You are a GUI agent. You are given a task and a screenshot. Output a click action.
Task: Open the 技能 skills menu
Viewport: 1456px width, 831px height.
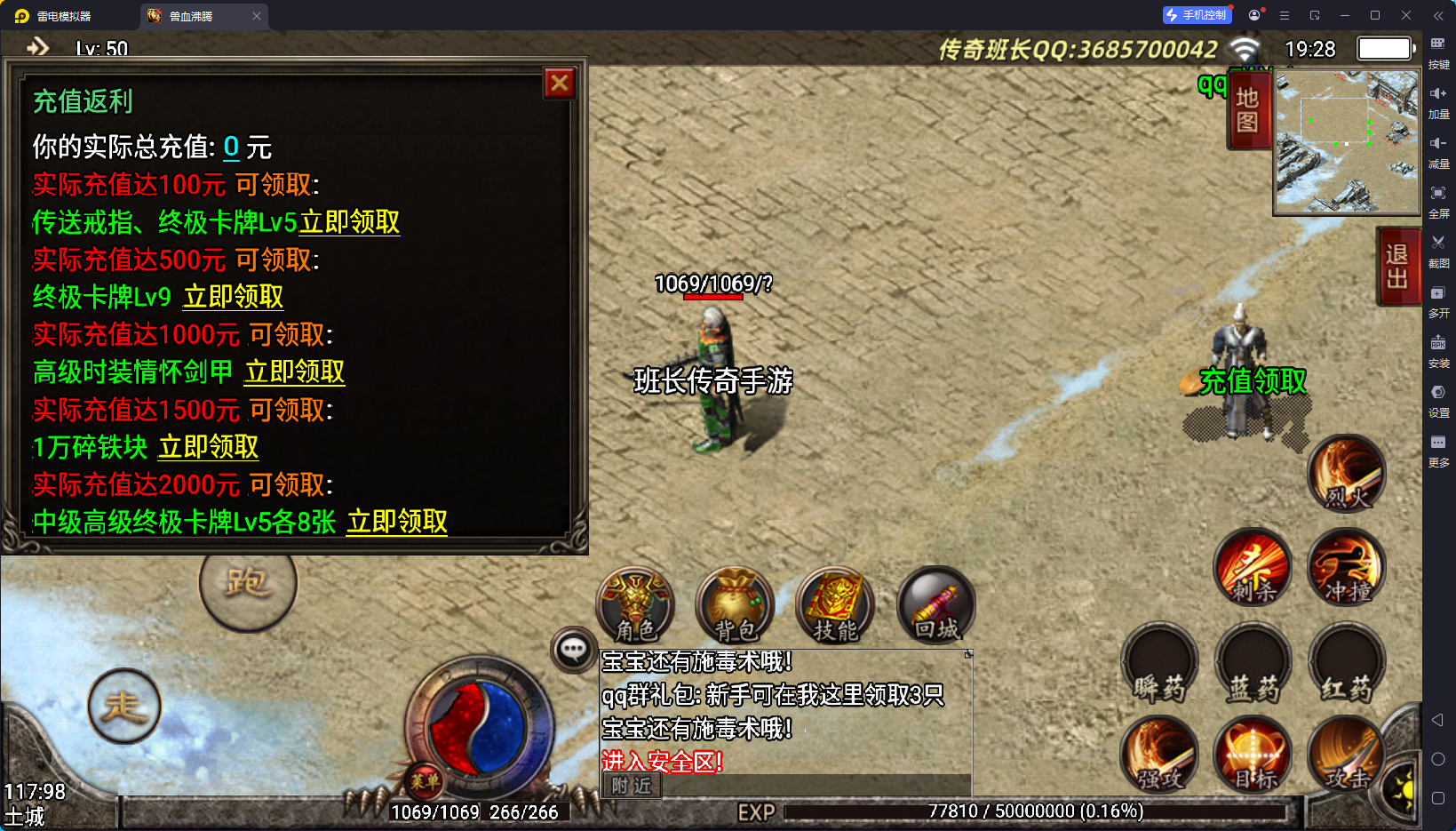tap(835, 606)
